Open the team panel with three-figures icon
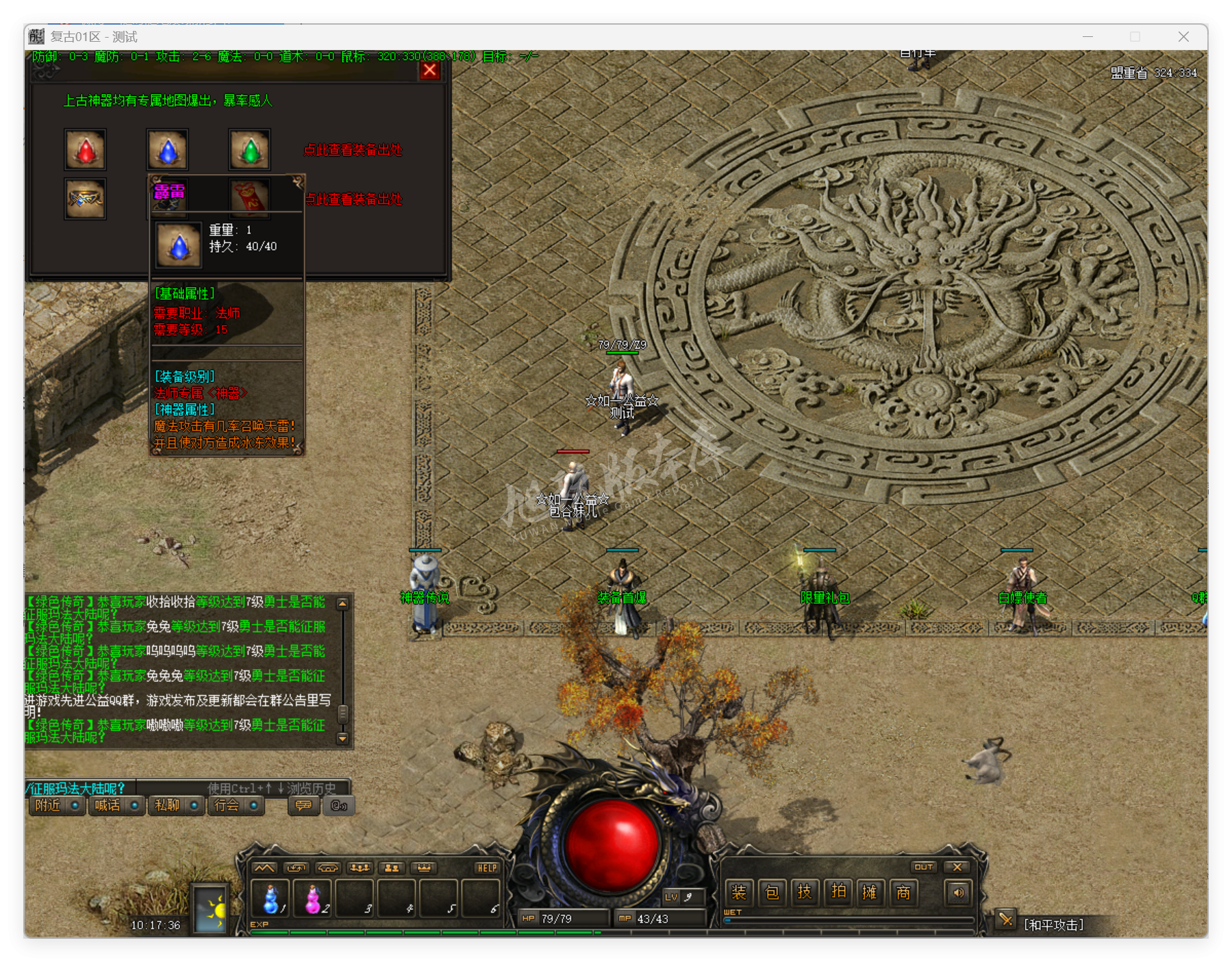The image size is (1232, 962). click(x=361, y=867)
